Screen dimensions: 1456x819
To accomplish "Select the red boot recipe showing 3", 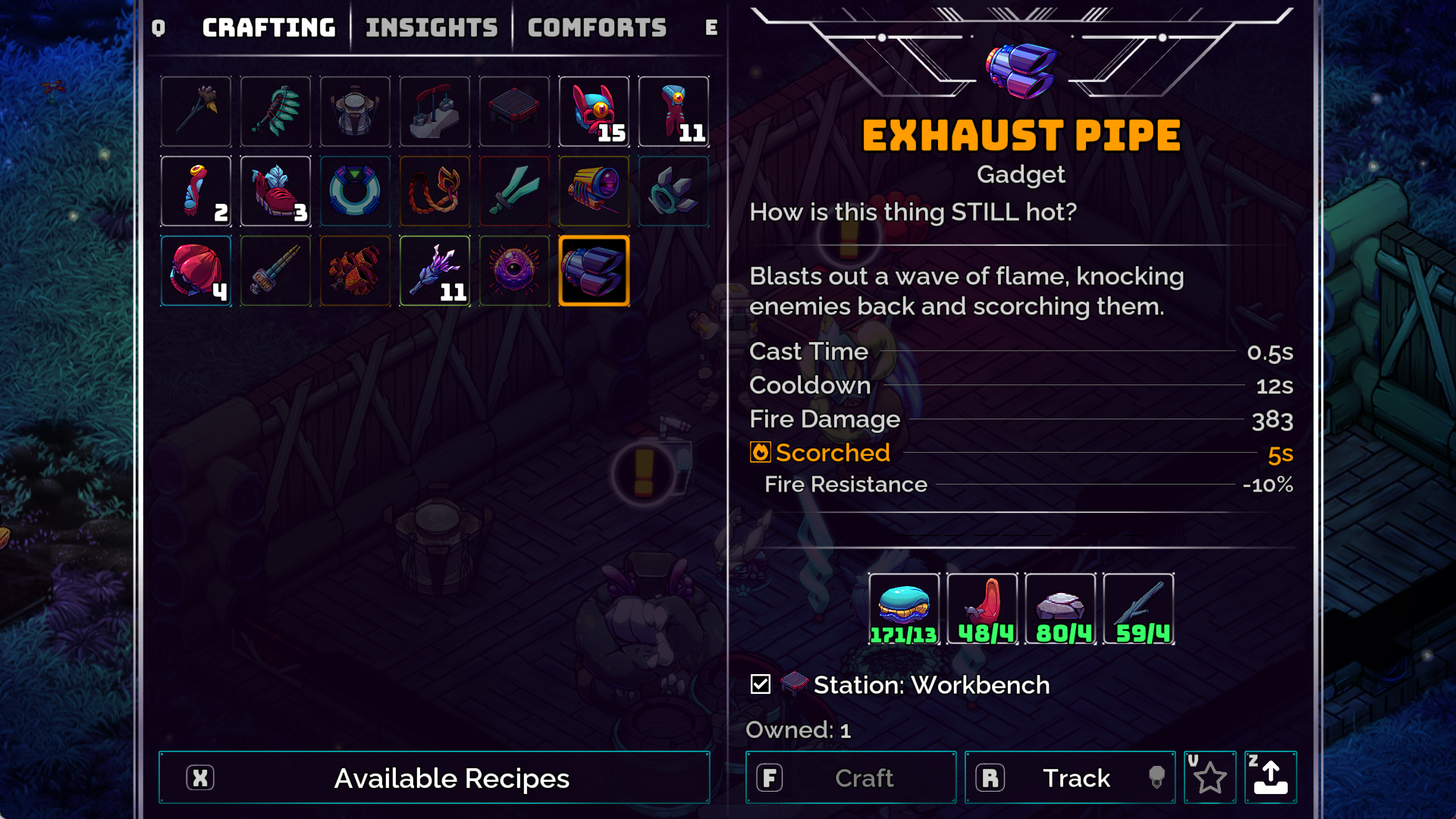I will [275, 191].
